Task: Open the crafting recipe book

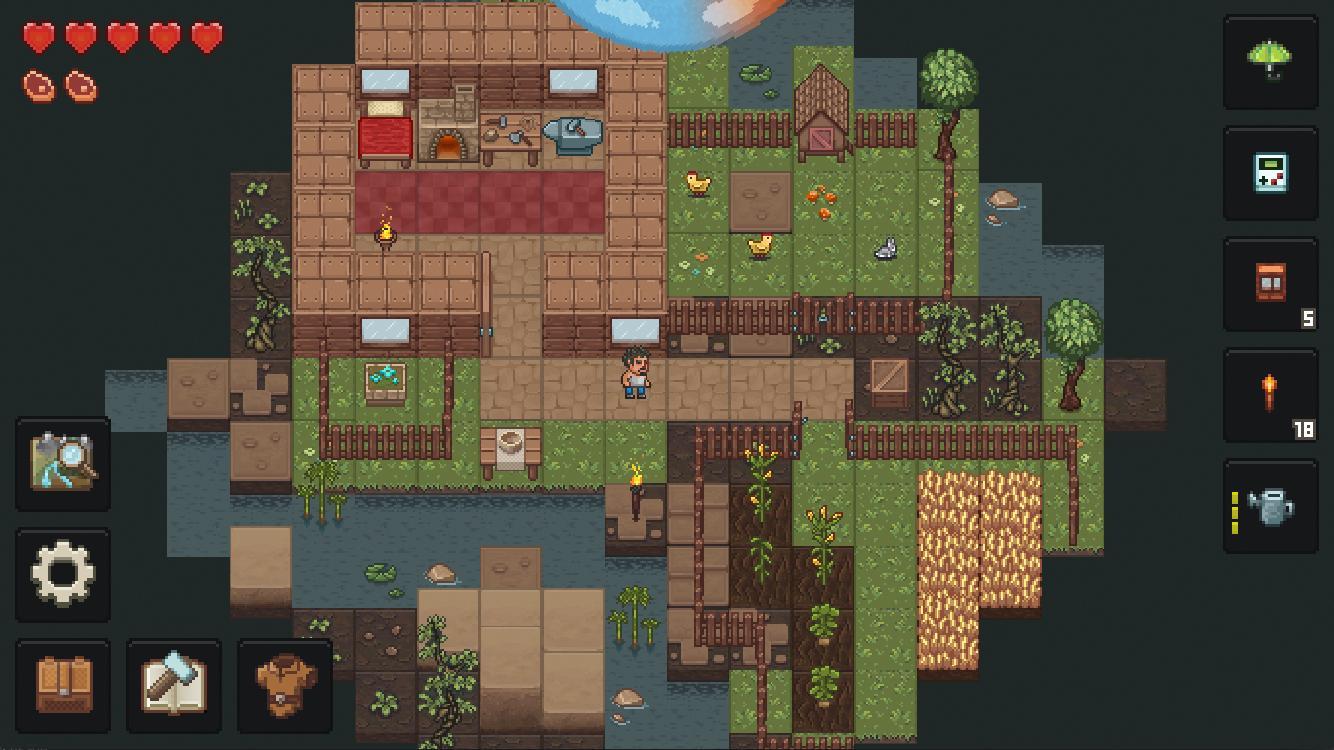Action: click(x=174, y=688)
